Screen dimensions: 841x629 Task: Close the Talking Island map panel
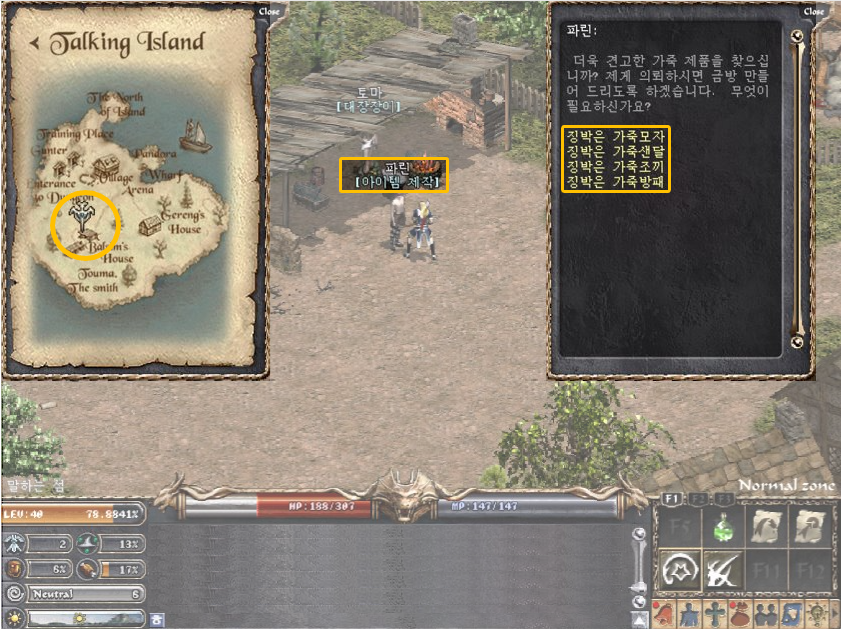pos(269,12)
